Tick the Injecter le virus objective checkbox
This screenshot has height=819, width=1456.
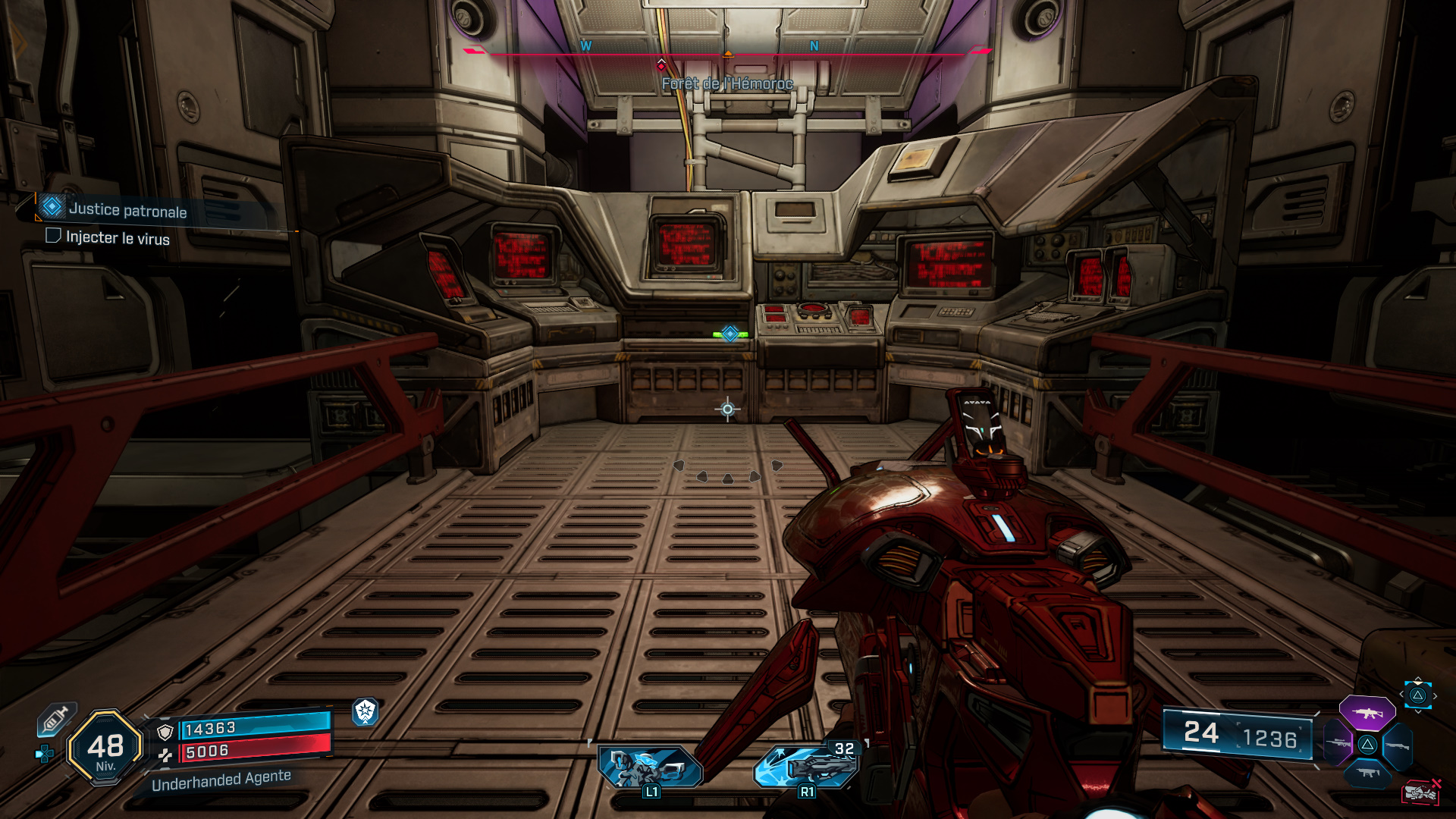(53, 236)
